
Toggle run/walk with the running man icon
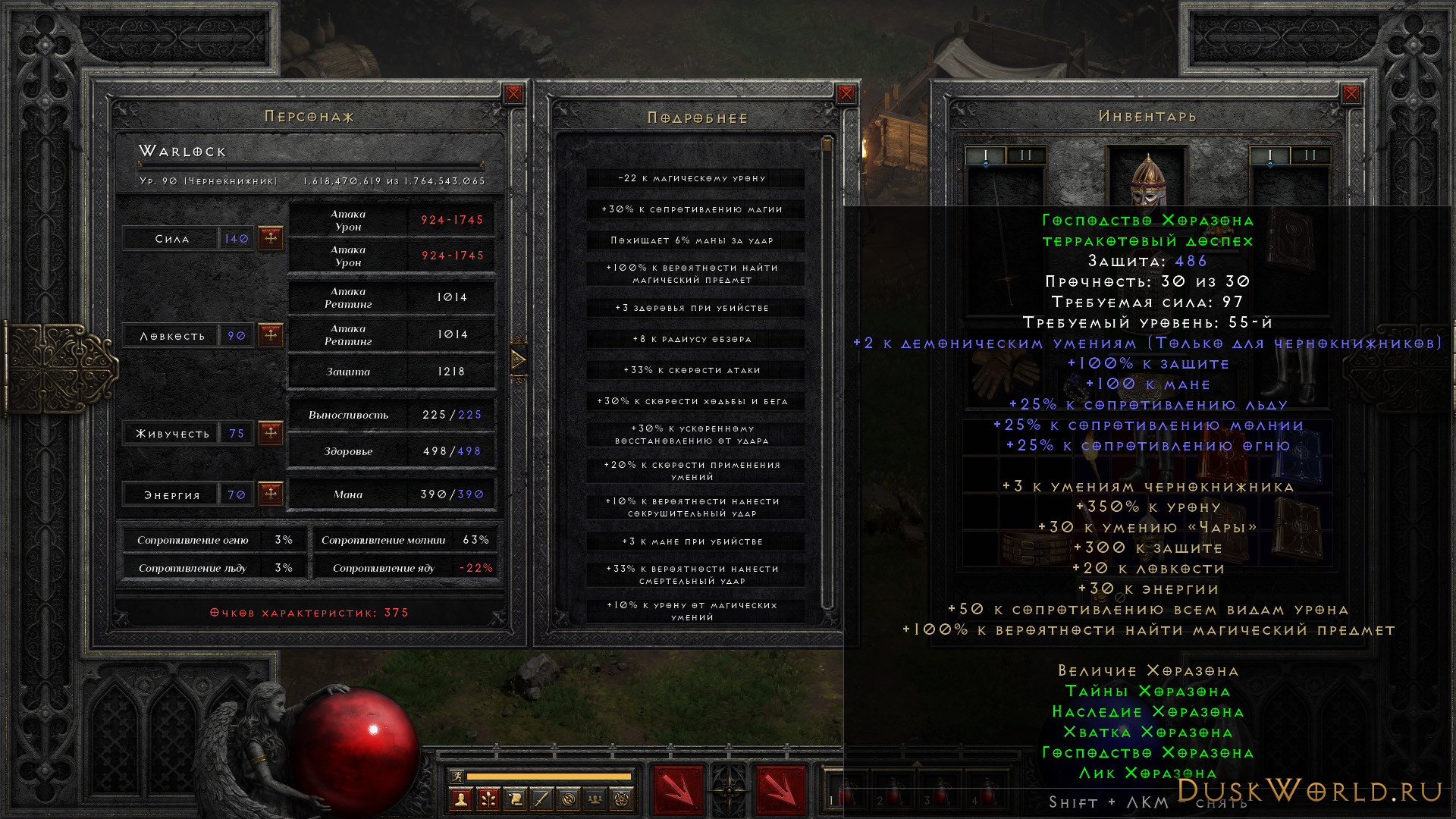pyautogui.click(x=457, y=776)
